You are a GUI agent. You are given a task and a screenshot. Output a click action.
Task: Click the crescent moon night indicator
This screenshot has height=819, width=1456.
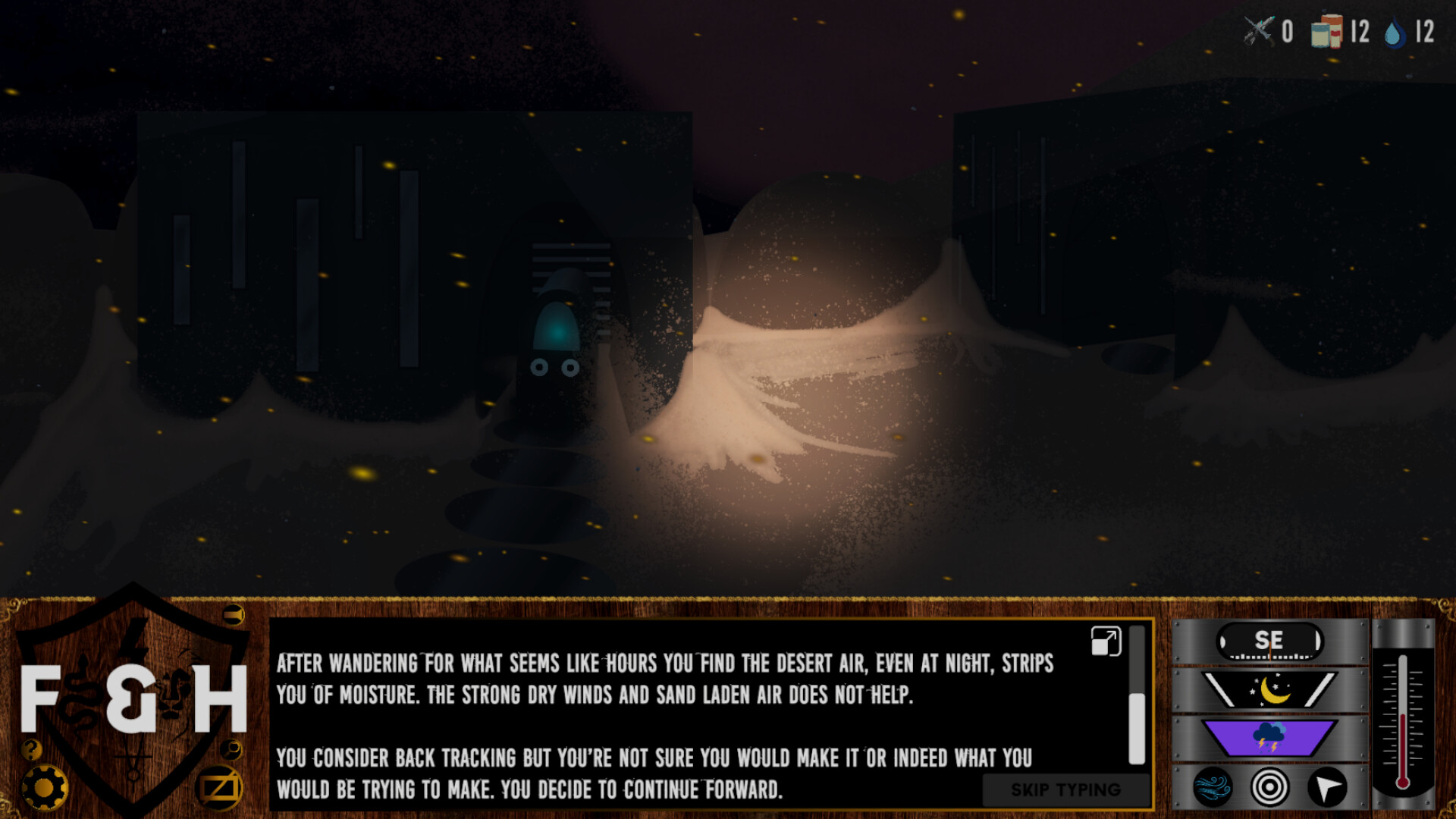coord(1271,690)
